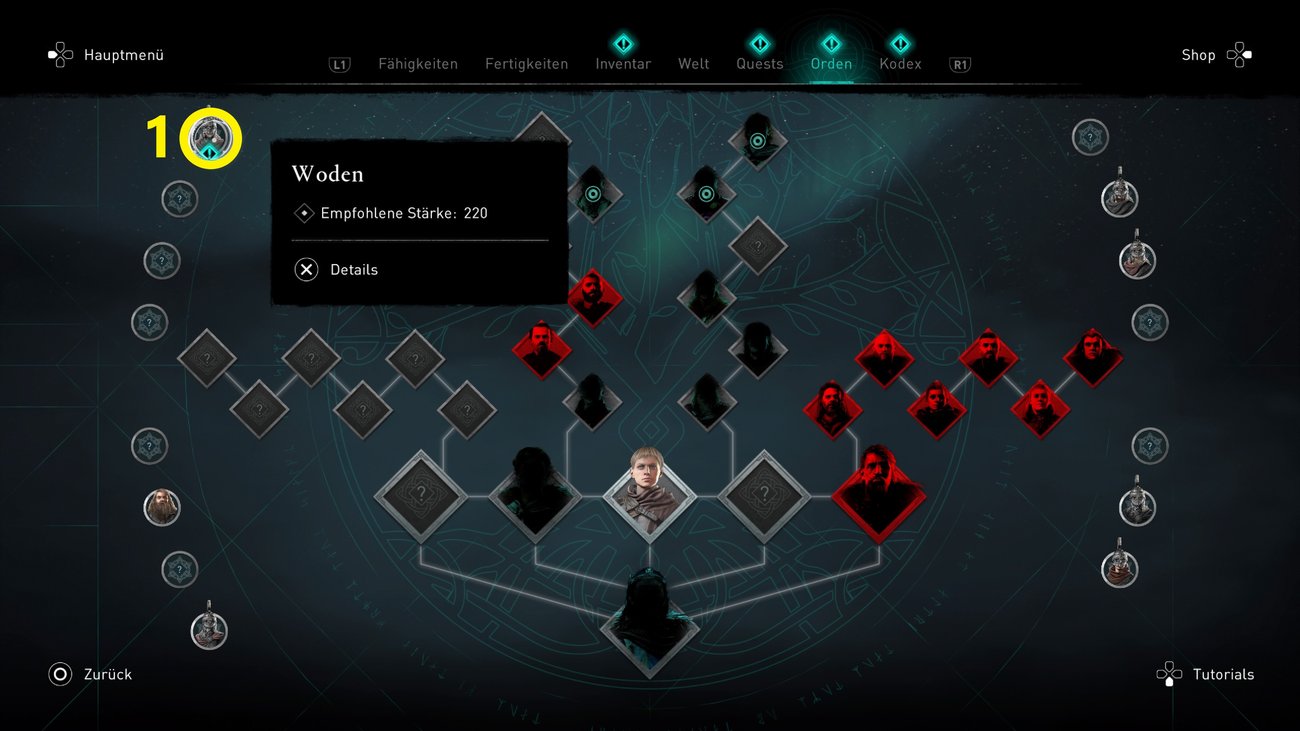The width and height of the screenshot is (1300, 731).
Task: Switch to the Fähigkeiten tab
Action: click(418, 64)
